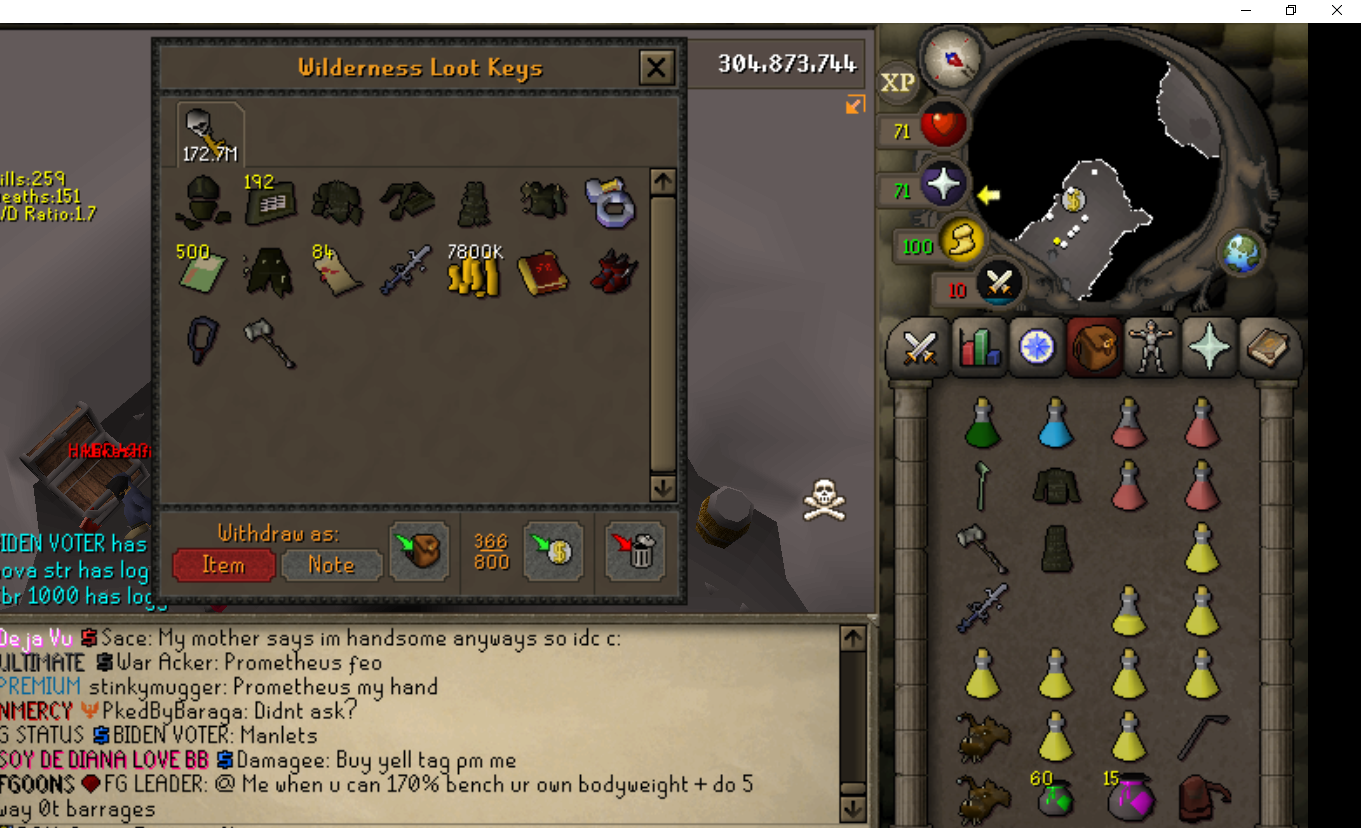Click the deposit coins button showing 366/800

point(553,552)
